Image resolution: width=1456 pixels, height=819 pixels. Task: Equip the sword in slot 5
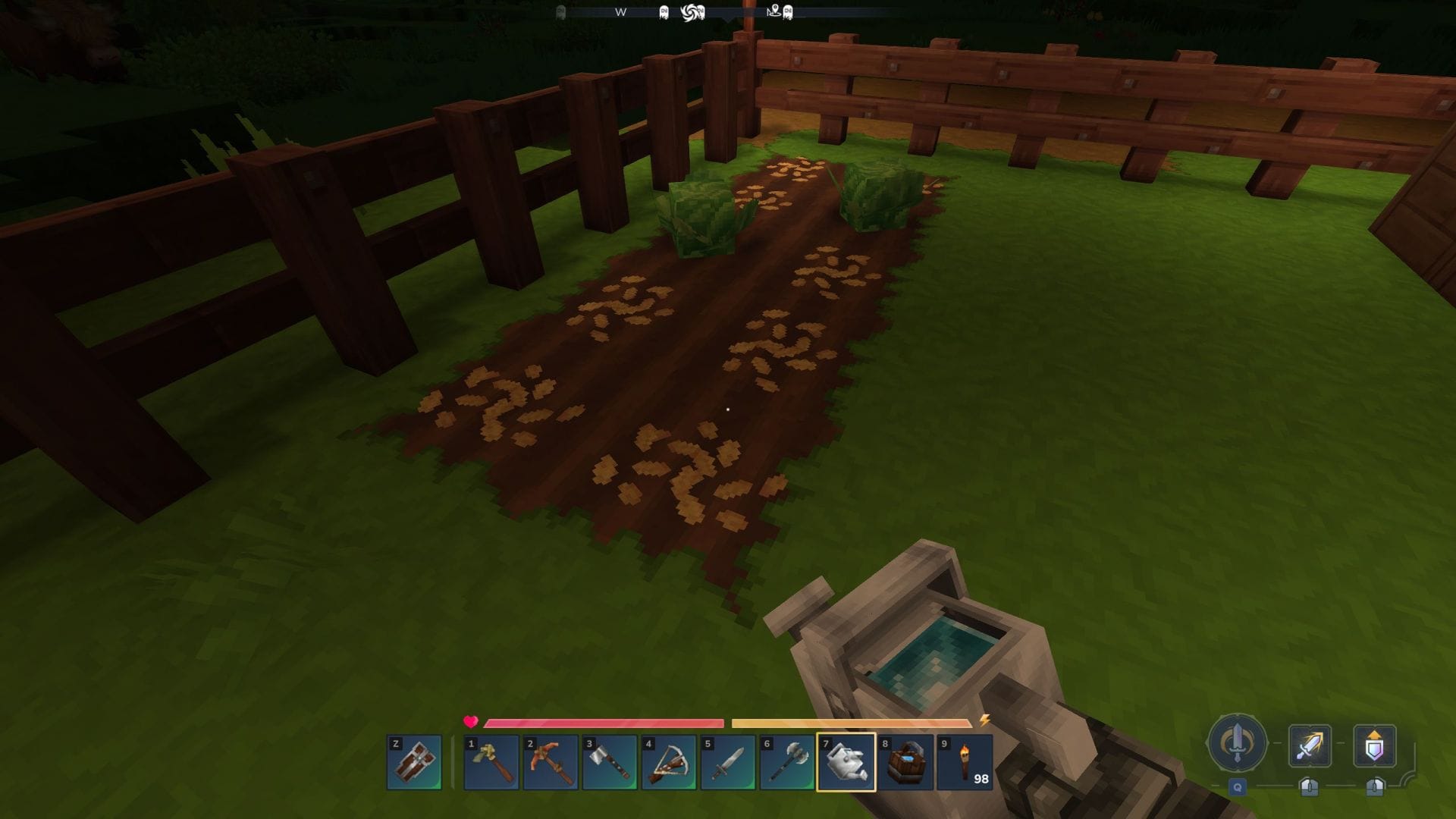point(728,762)
